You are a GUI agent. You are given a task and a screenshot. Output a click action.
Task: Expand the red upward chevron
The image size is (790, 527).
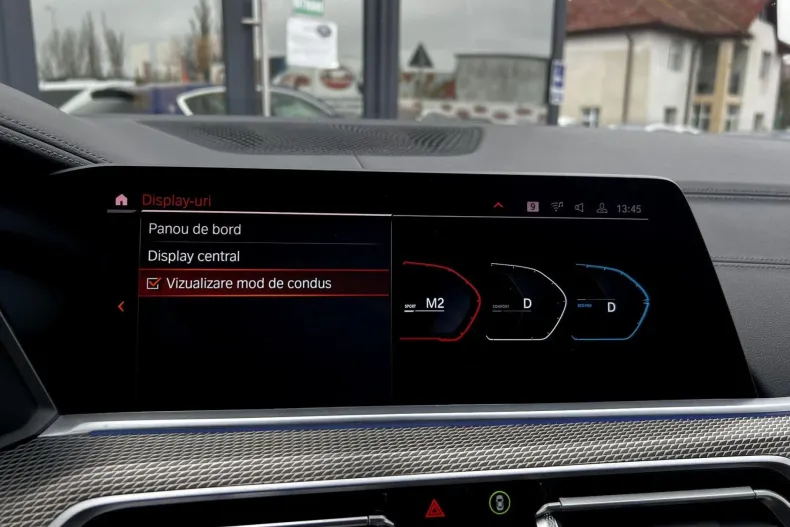pos(498,206)
